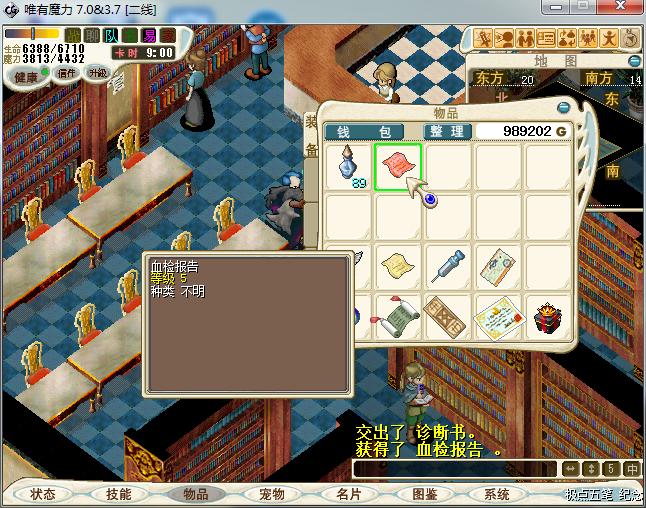Image resolution: width=646 pixels, height=508 pixels.
Task: Click the 升级 level-up button
Action: click(98, 73)
